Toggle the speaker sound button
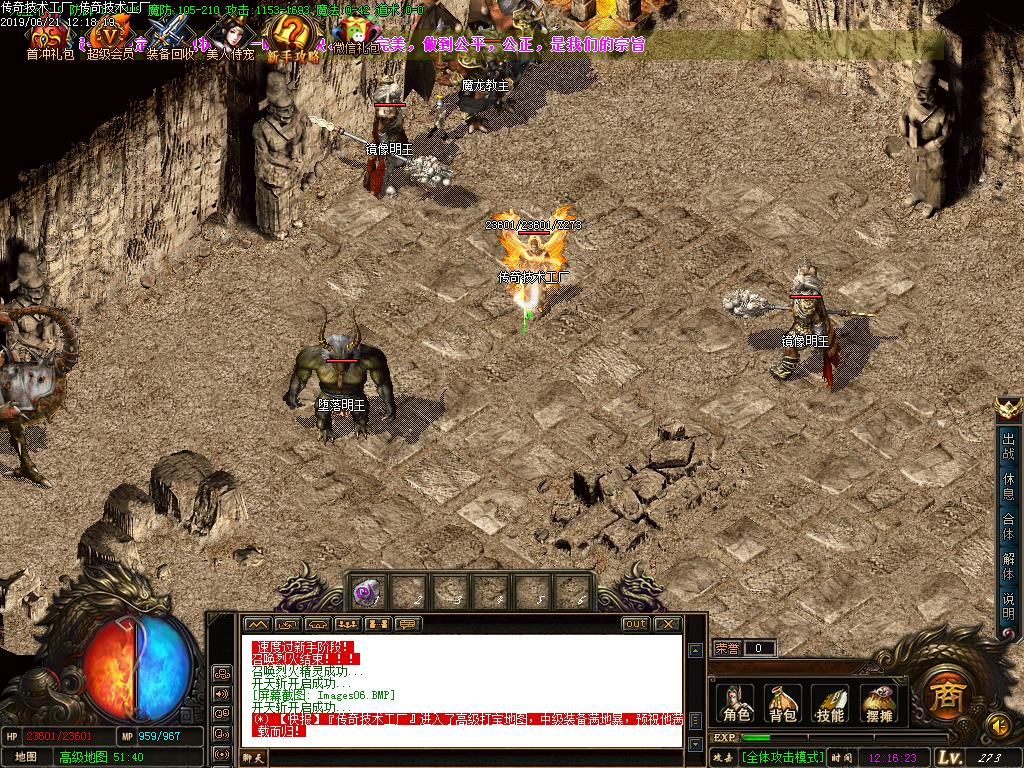The image size is (1024, 768). [x=997, y=723]
